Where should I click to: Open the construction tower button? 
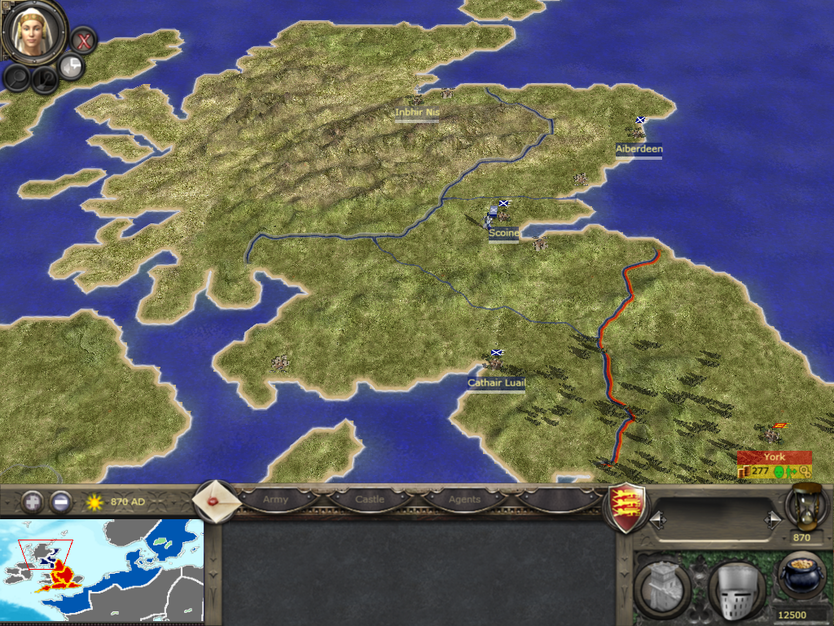(661, 589)
